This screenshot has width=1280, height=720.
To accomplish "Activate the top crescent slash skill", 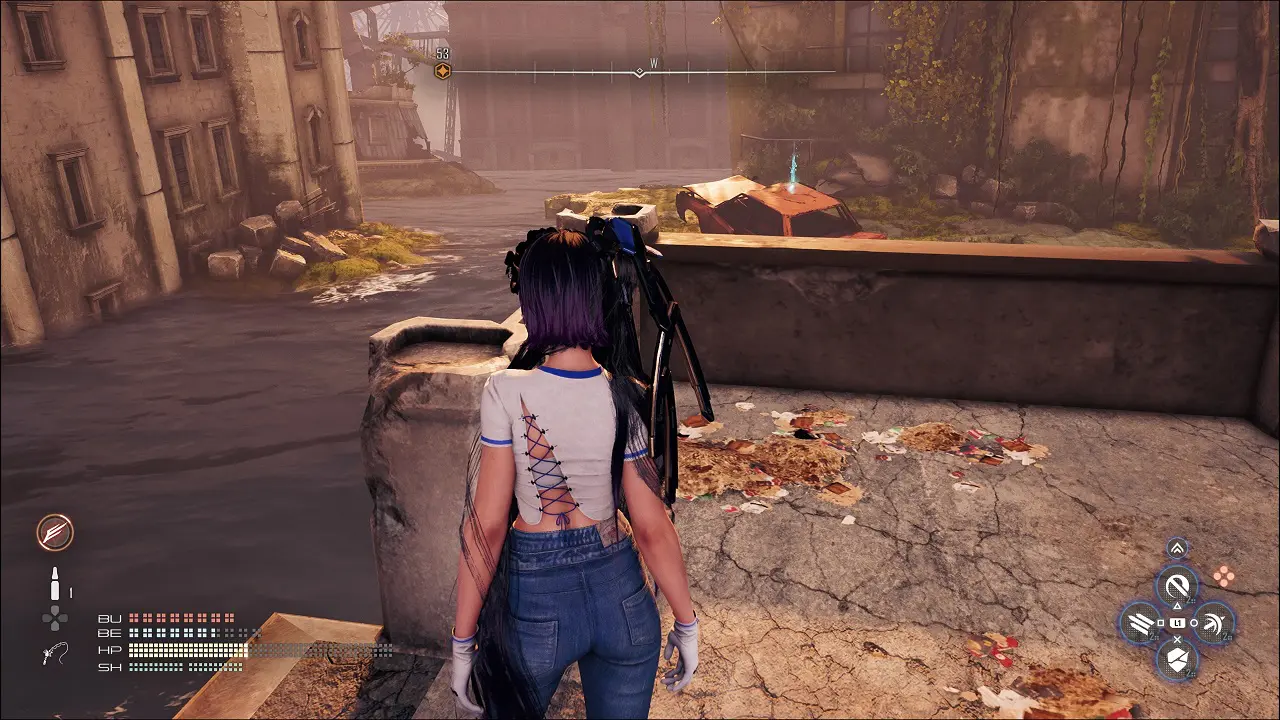I will (1177, 585).
